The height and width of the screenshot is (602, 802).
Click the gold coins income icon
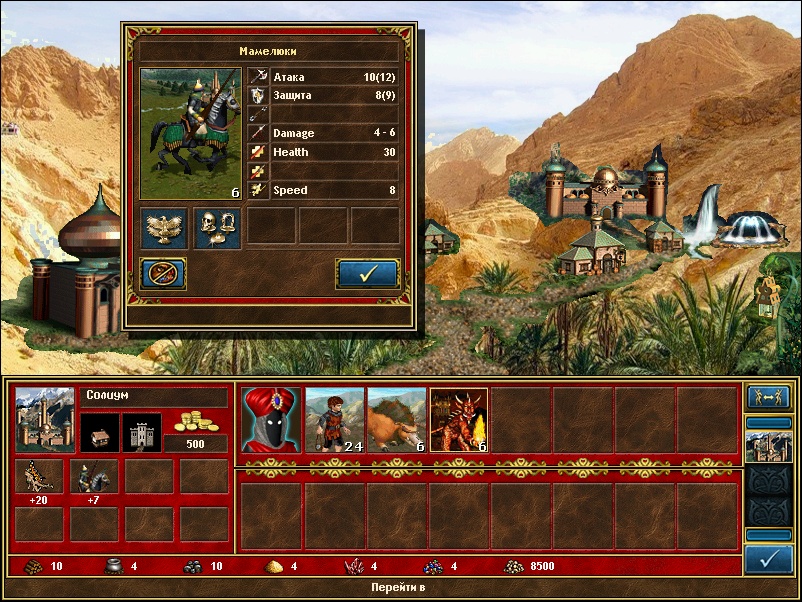[195, 422]
